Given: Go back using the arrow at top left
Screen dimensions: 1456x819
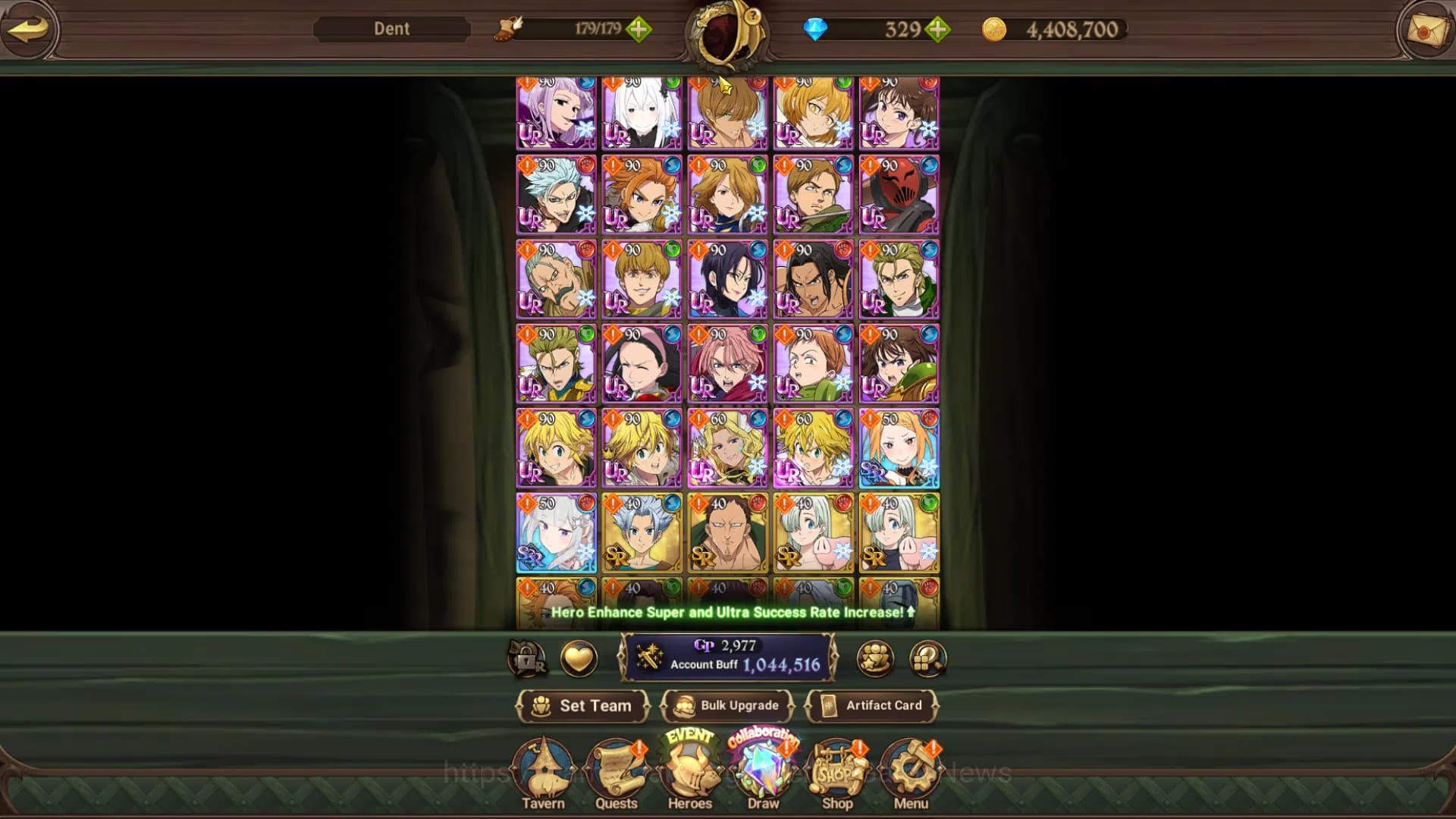Looking at the screenshot, I should tap(28, 30).
